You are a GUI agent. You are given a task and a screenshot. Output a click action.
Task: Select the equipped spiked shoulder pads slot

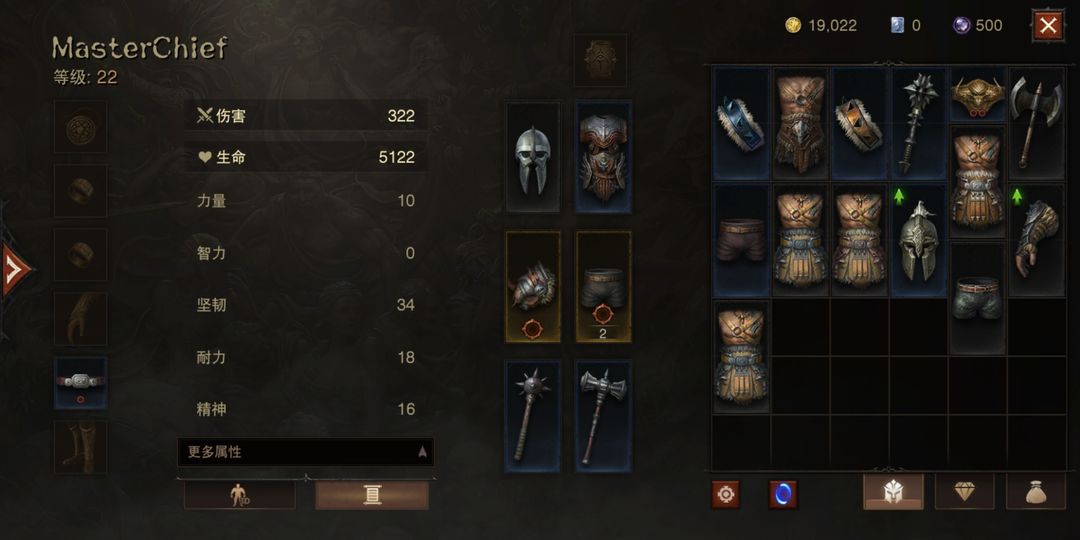533,287
